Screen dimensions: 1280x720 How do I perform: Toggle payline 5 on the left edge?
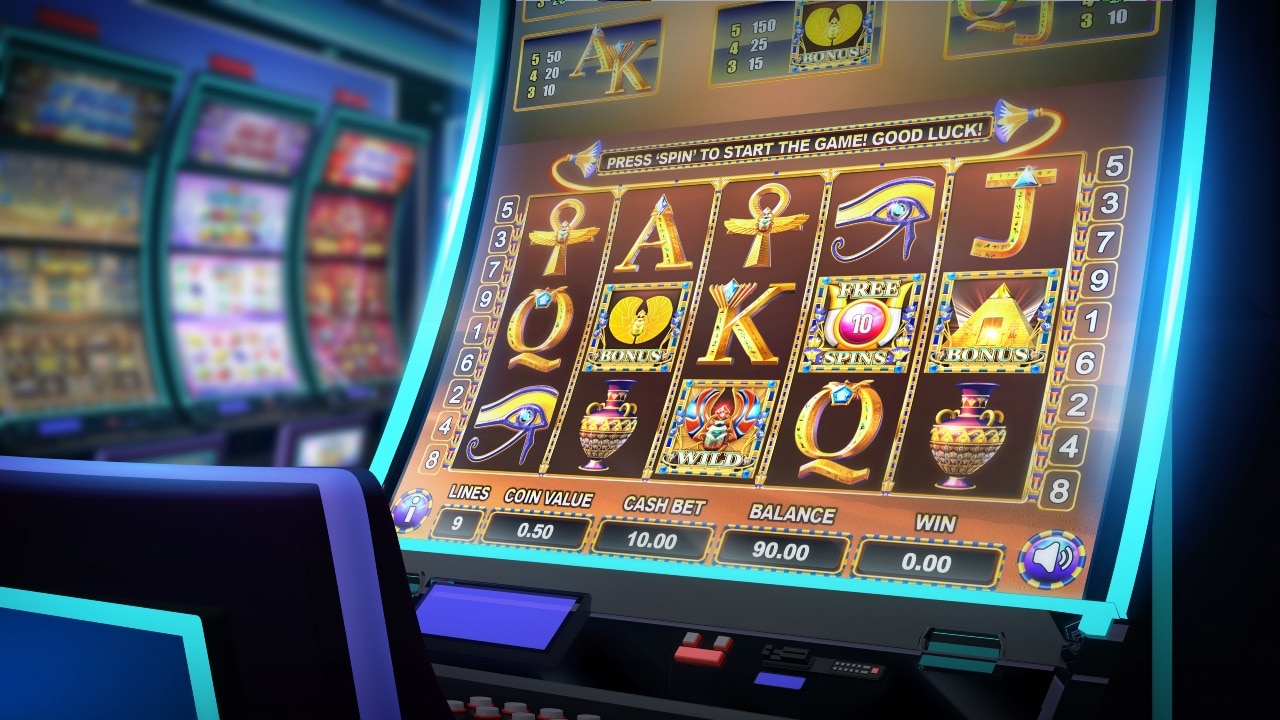[505, 210]
